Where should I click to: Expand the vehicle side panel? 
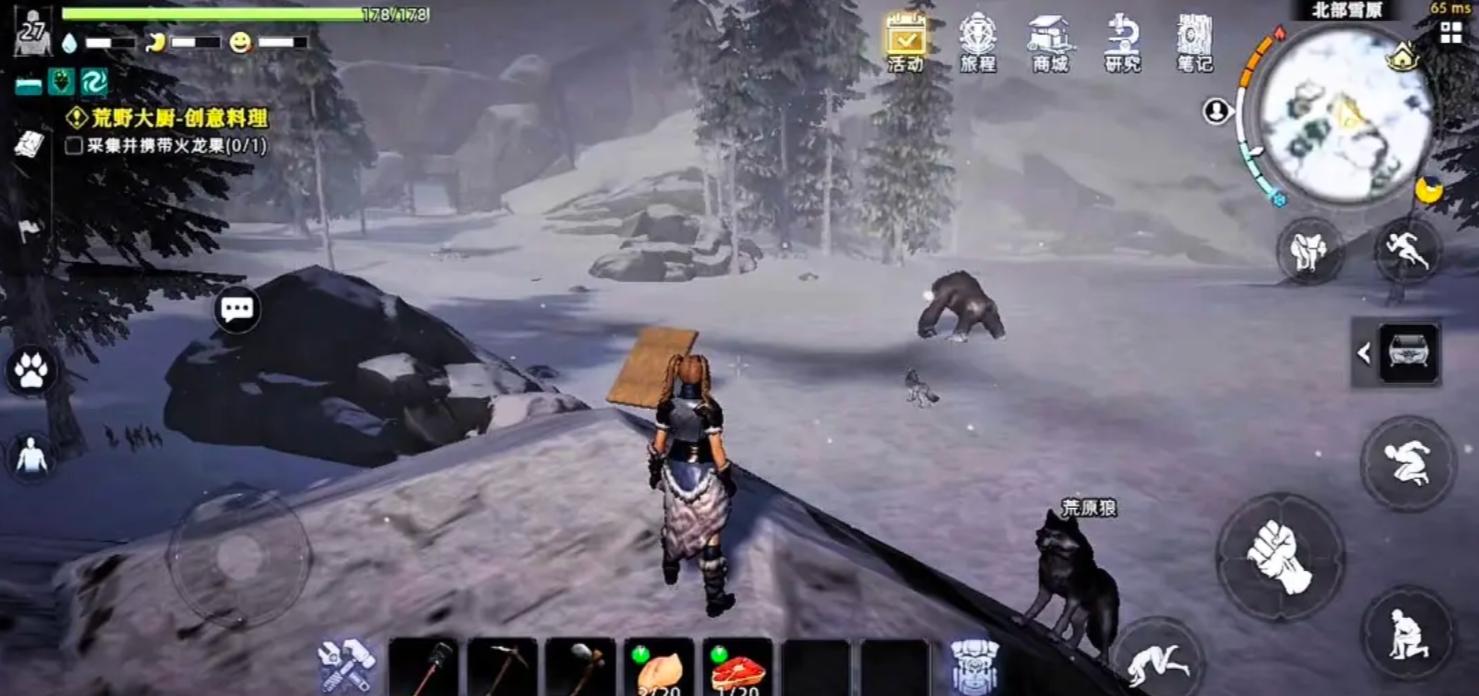pyautogui.click(x=1364, y=352)
